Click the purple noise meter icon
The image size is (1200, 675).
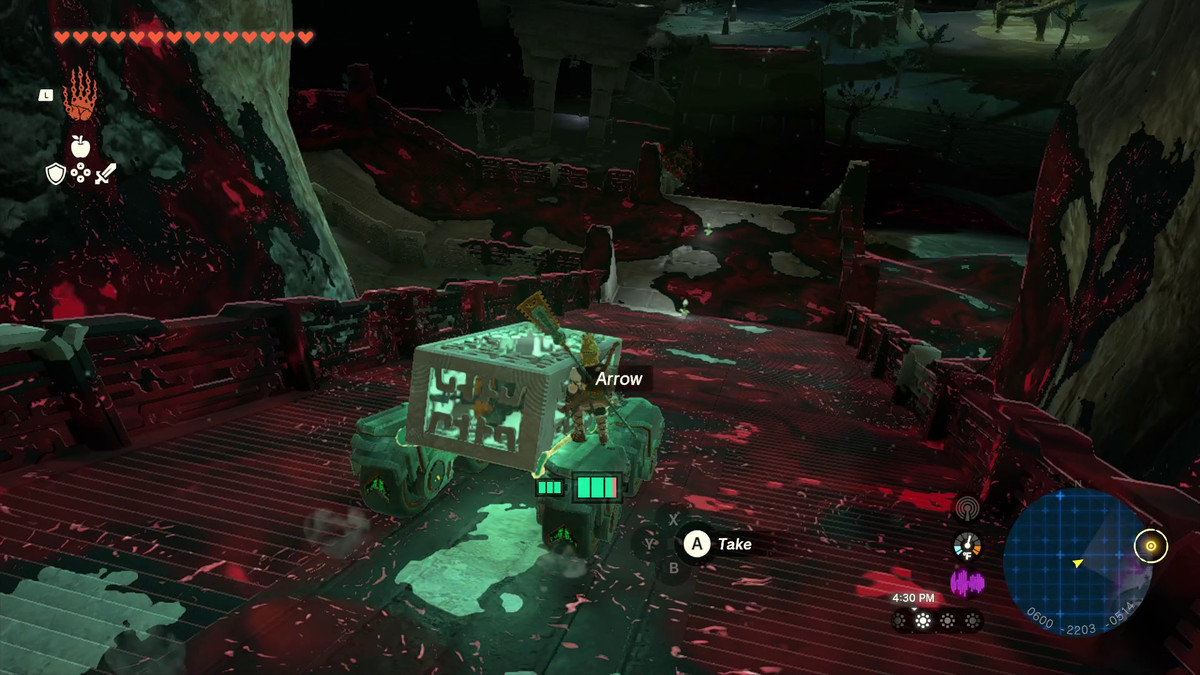(967, 583)
